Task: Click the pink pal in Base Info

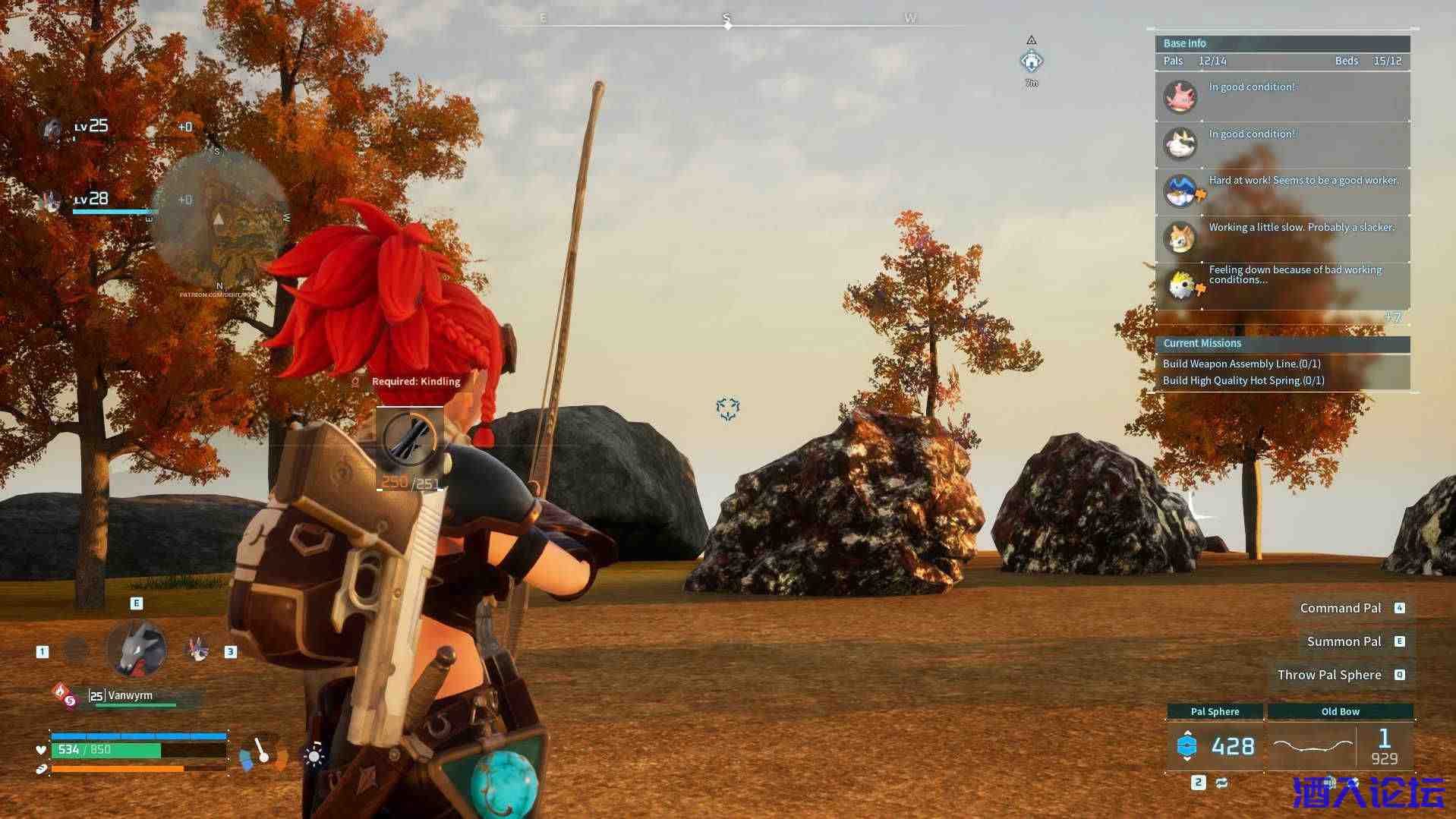Action: pos(1180,97)
